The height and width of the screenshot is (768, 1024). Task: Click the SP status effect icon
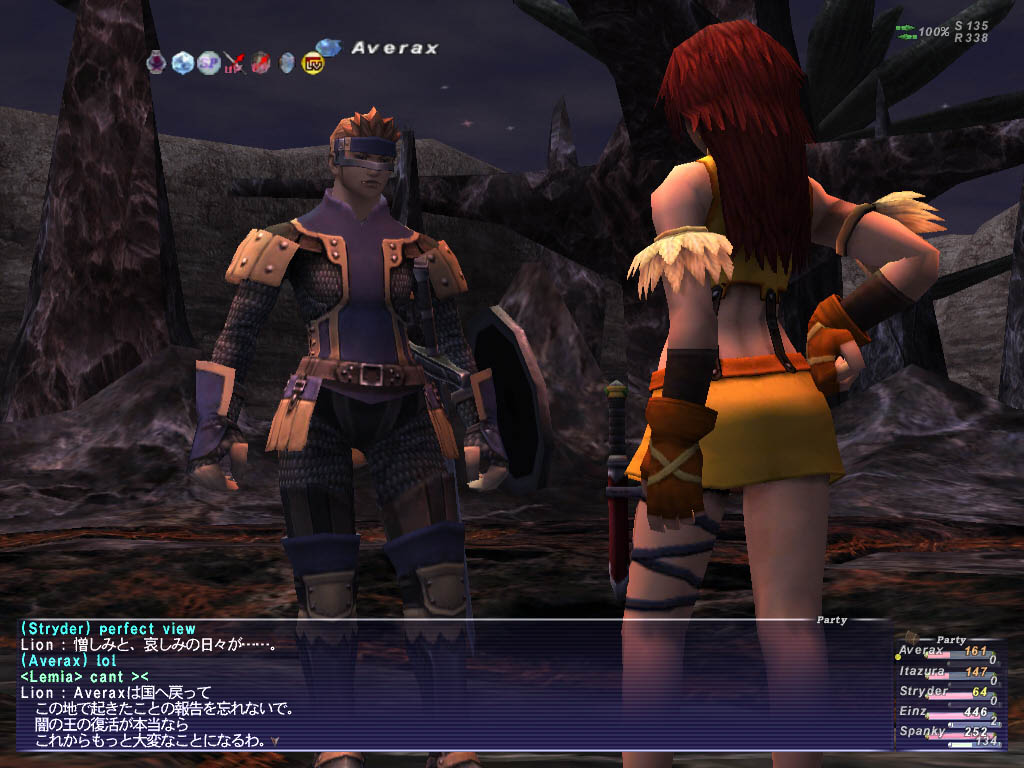pyautogui.click(x=208, y=62)
